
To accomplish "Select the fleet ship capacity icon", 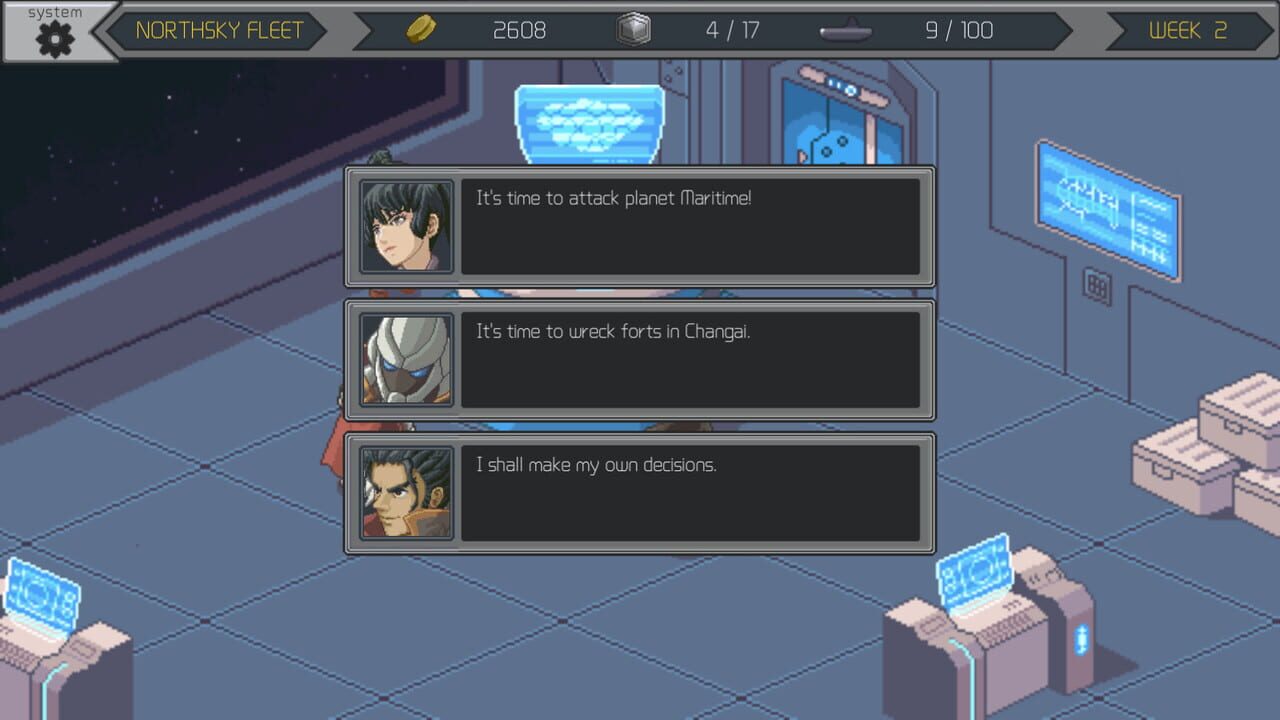I will pos(843,31).
